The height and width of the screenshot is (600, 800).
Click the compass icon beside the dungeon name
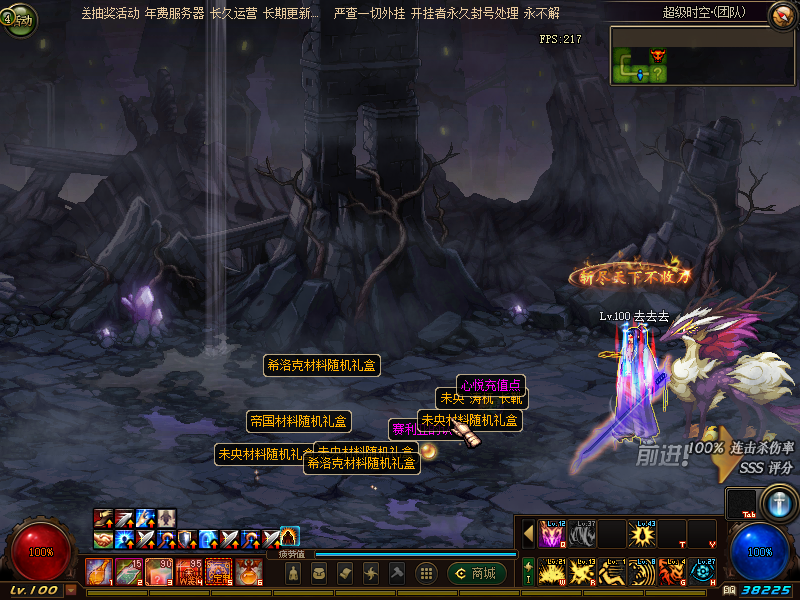pos(781,13)
